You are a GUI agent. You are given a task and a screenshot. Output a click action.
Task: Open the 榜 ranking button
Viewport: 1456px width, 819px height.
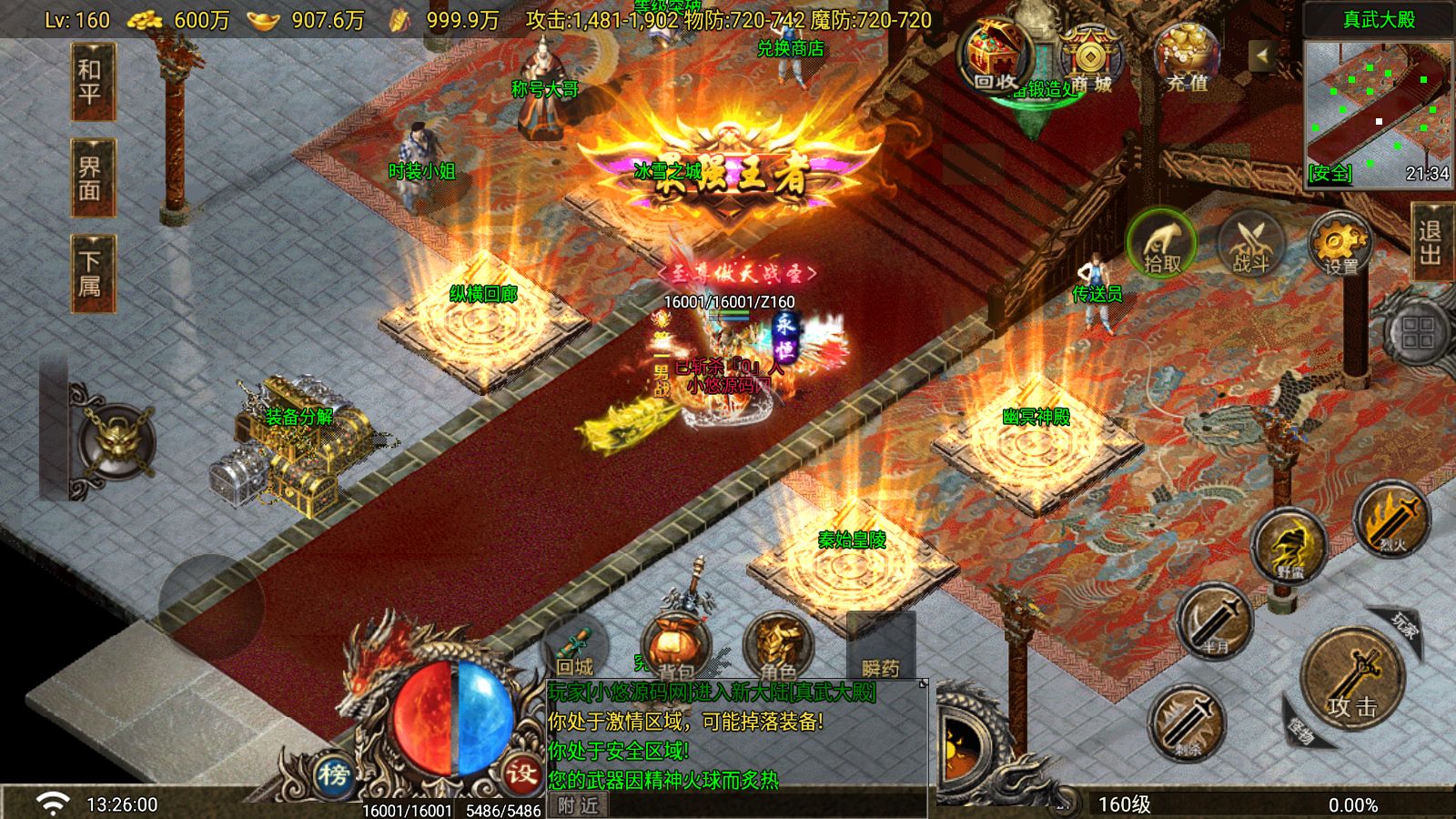click(334, 774)
